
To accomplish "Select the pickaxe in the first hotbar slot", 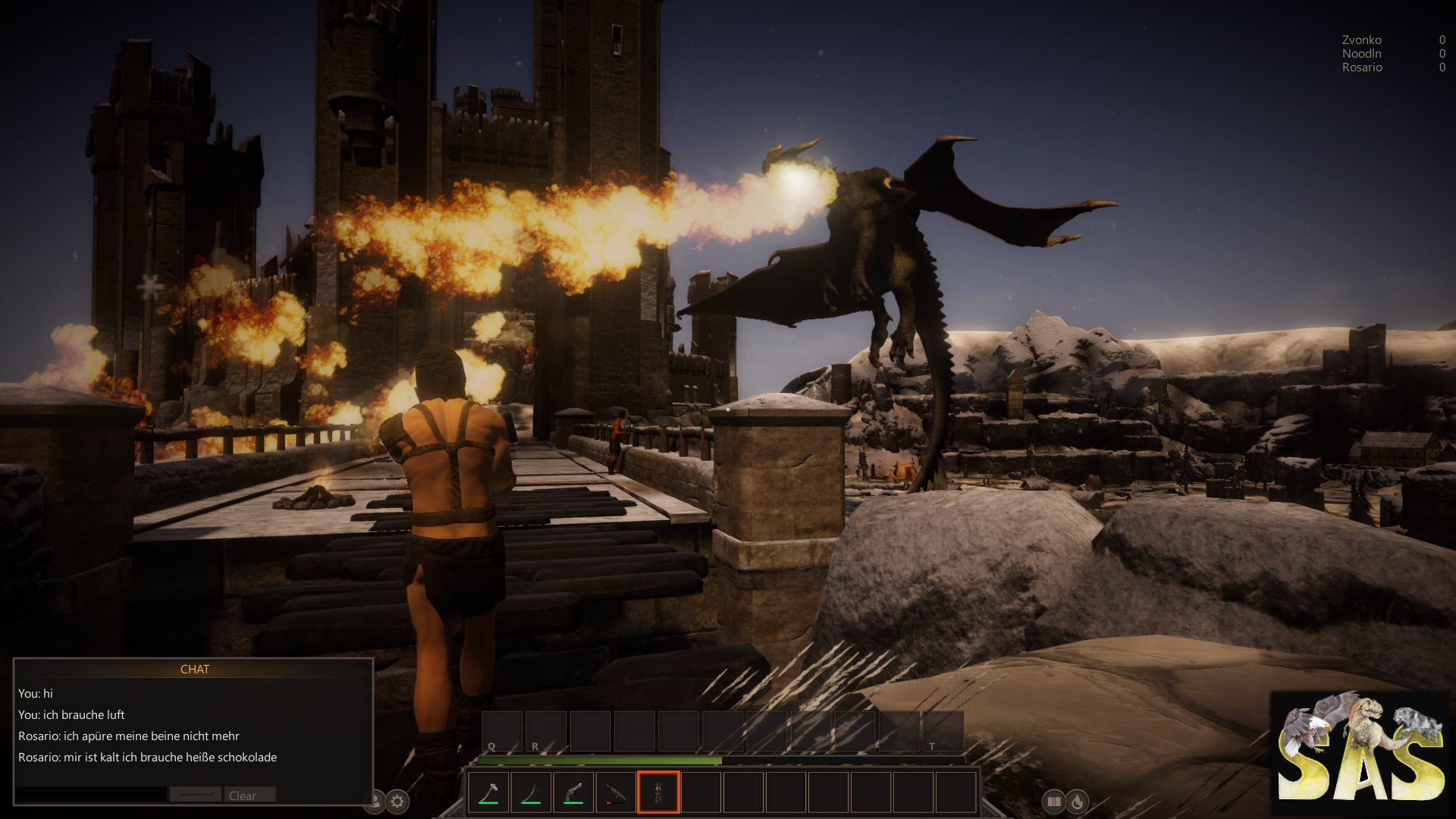I will [491, 791].
